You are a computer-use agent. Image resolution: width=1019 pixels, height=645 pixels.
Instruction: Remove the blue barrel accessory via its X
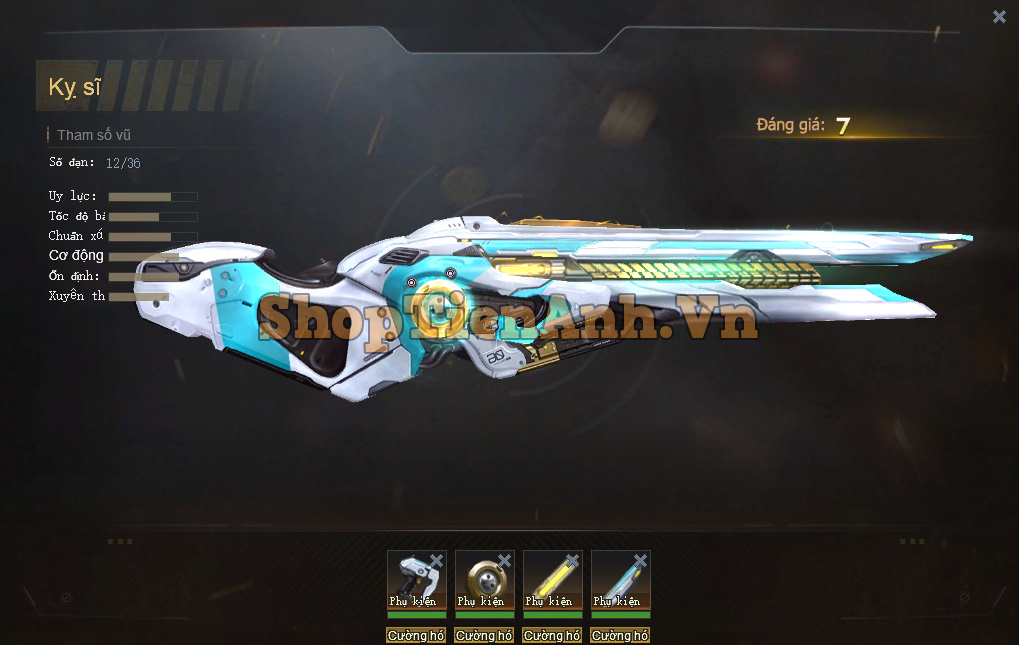pyautogui.click(x=640, y=561)
